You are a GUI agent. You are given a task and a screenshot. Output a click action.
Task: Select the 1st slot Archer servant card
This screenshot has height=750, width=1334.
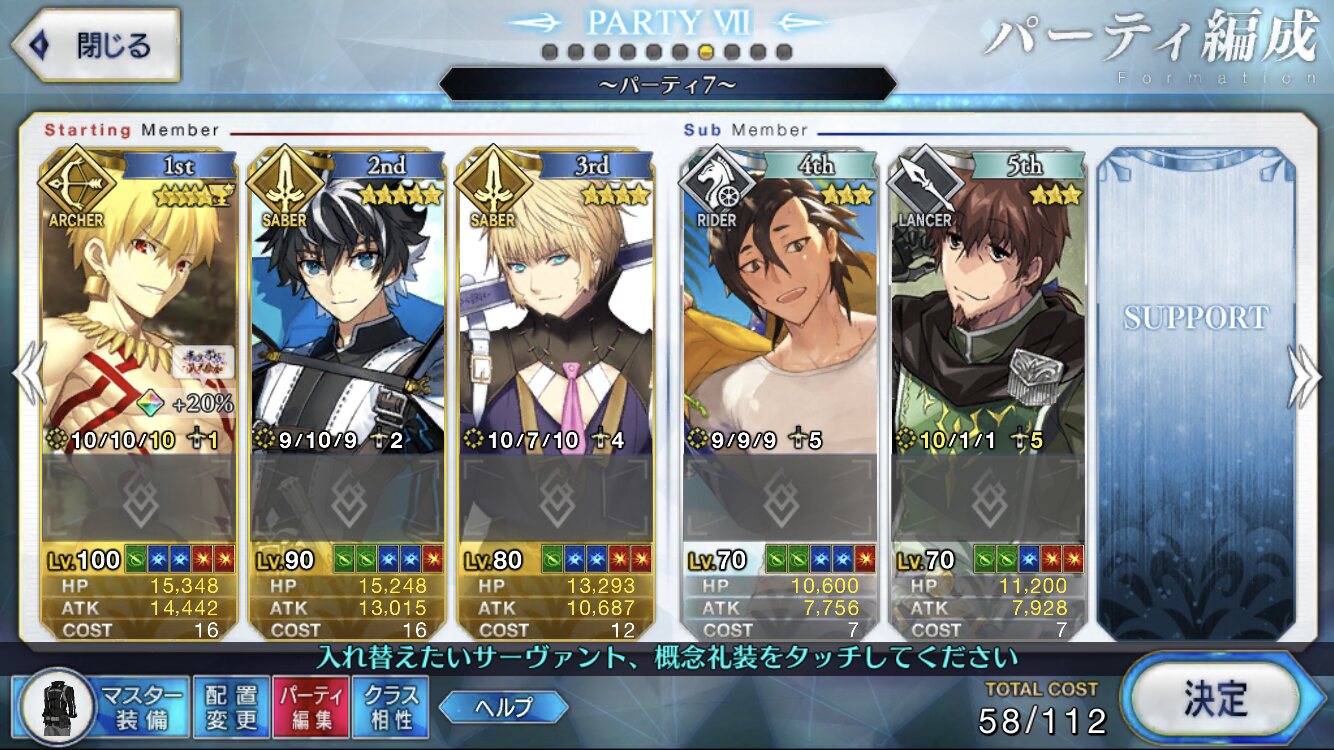(138, 300)
